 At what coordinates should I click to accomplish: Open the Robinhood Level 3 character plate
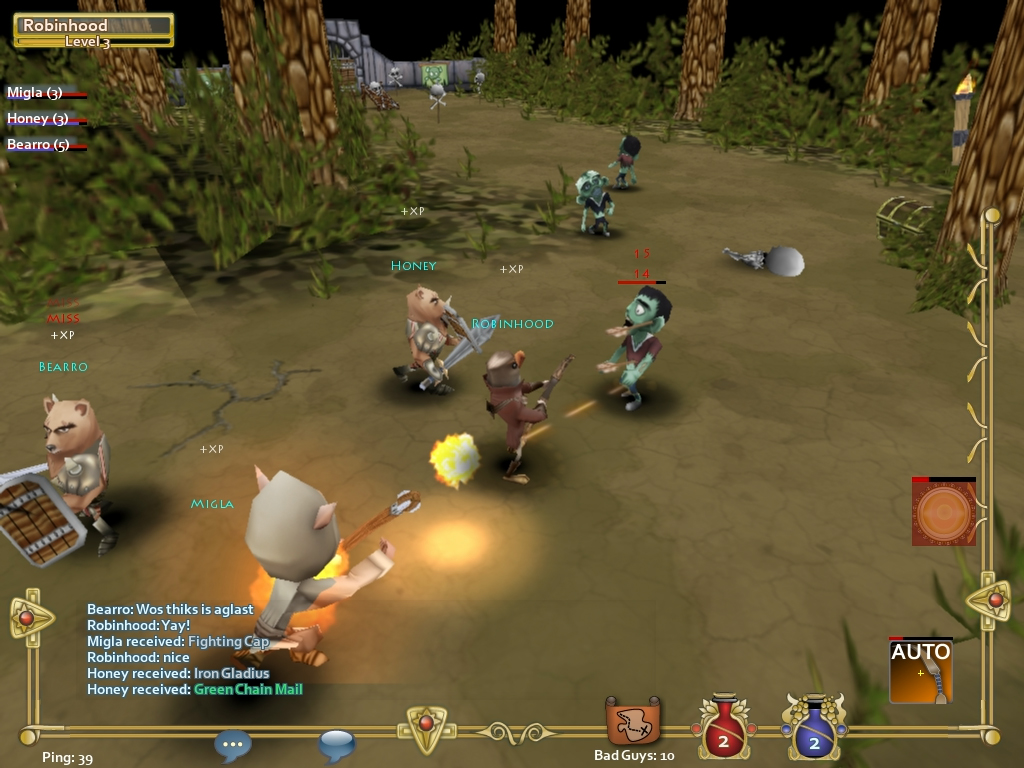tap(94, 30)
